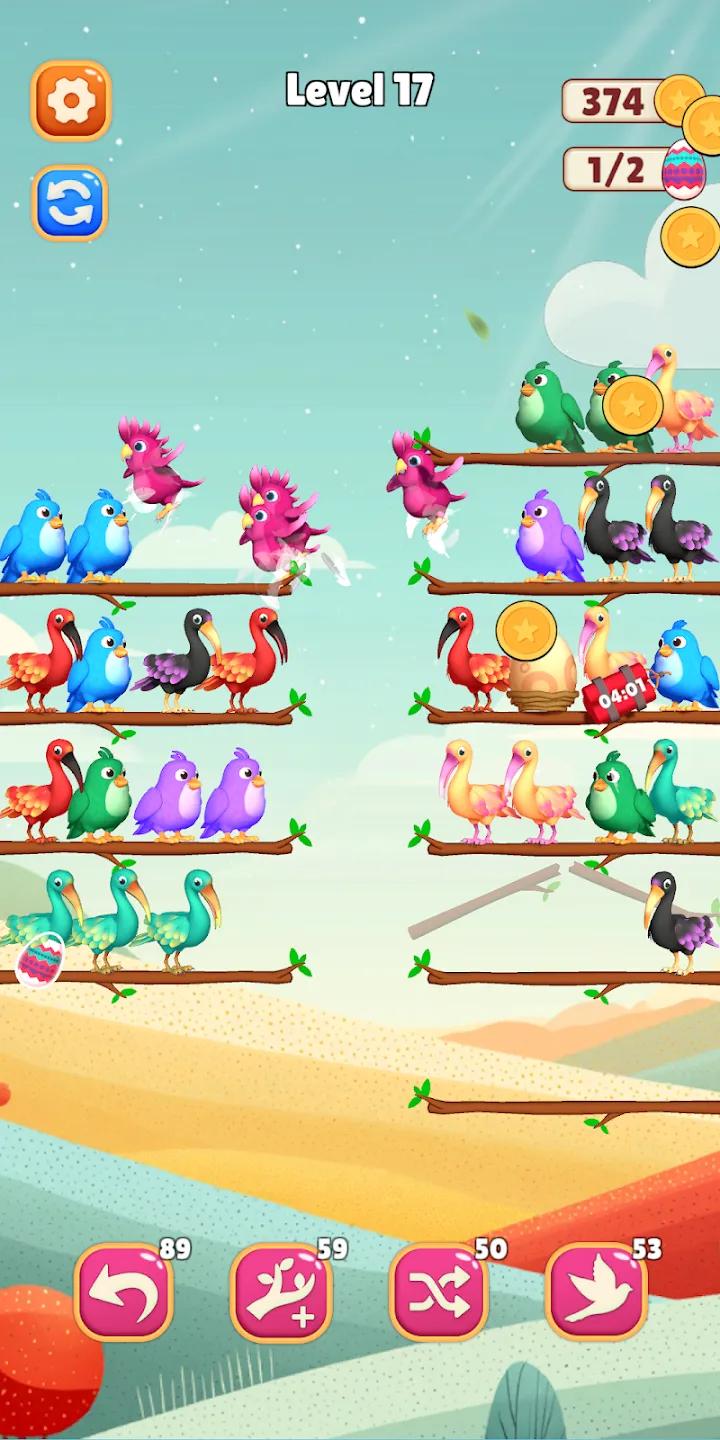Select the branch with three teal birds
The height and width of the screenshot is (1440, 720).
coord(150,973)
